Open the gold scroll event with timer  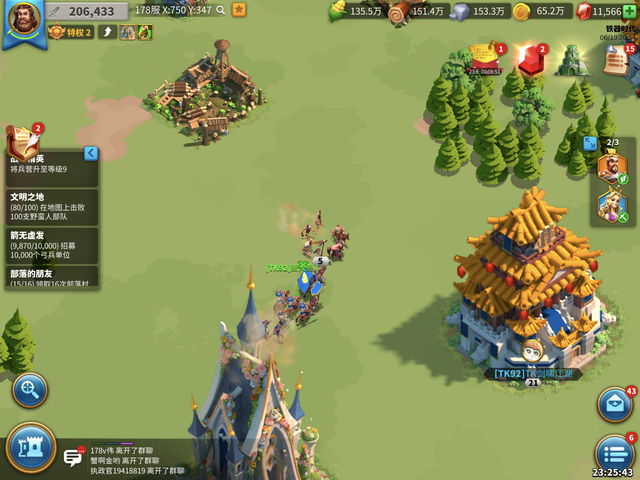pyautogui.click(x=485, y=58)
